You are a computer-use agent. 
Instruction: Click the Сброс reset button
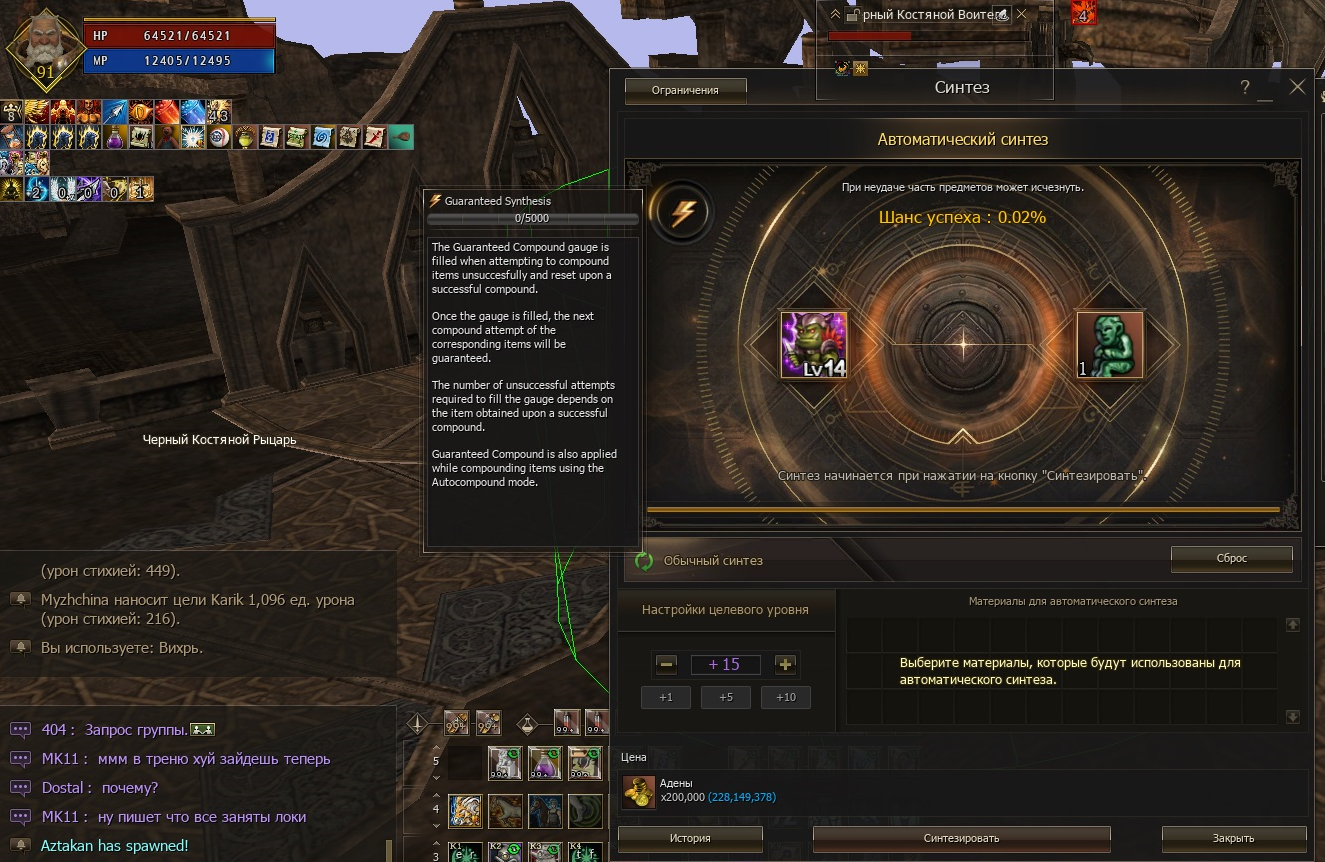pos(1231,558)
